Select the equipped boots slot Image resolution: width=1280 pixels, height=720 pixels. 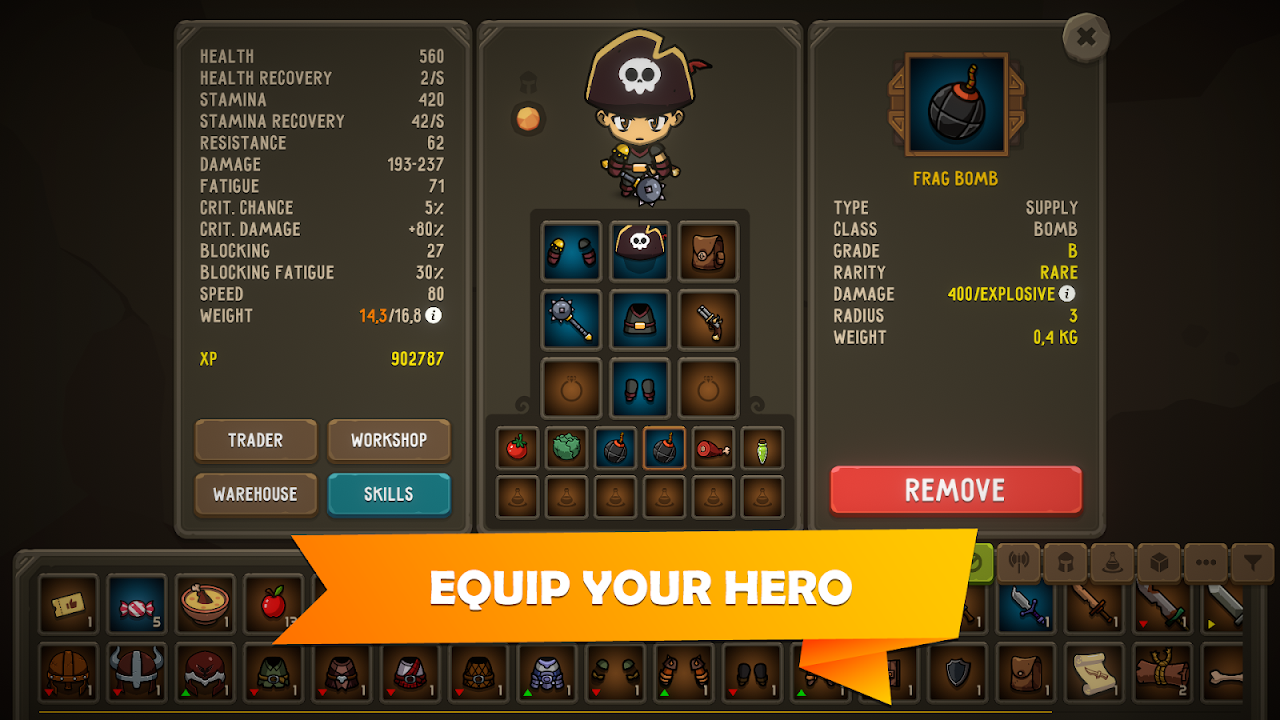tap(640, 387)
